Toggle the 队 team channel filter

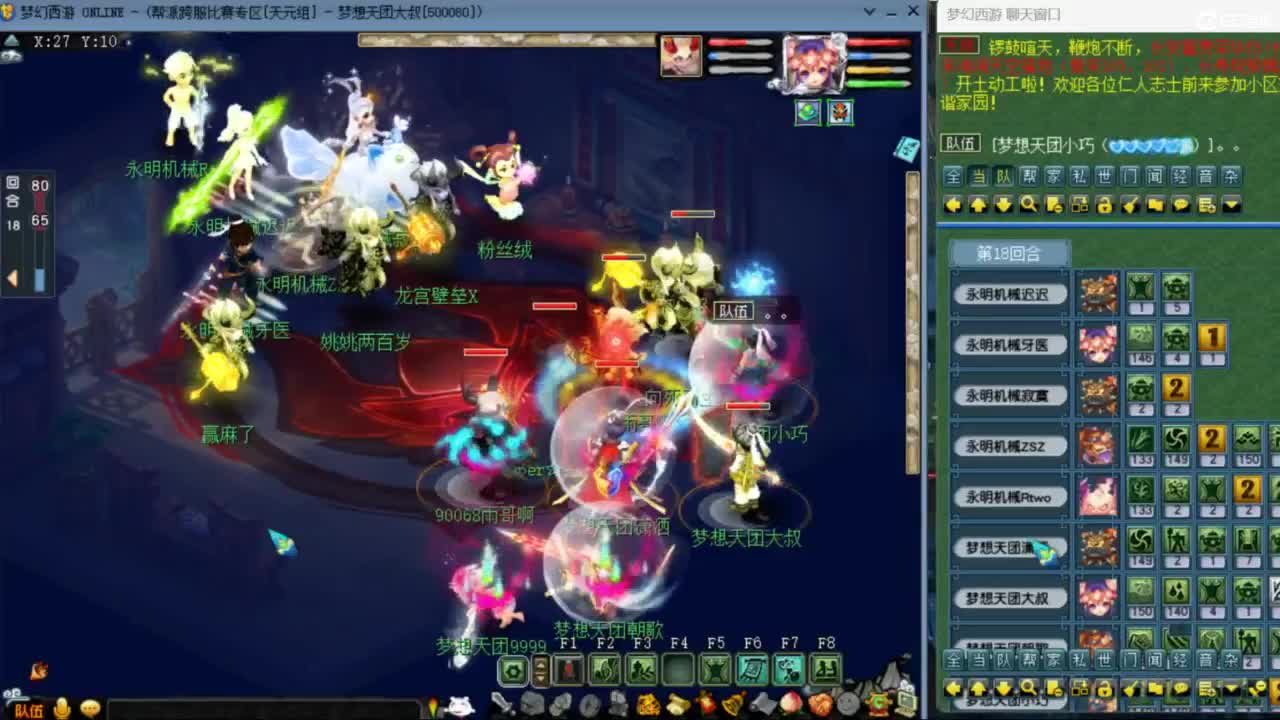tap(1001, 177)
